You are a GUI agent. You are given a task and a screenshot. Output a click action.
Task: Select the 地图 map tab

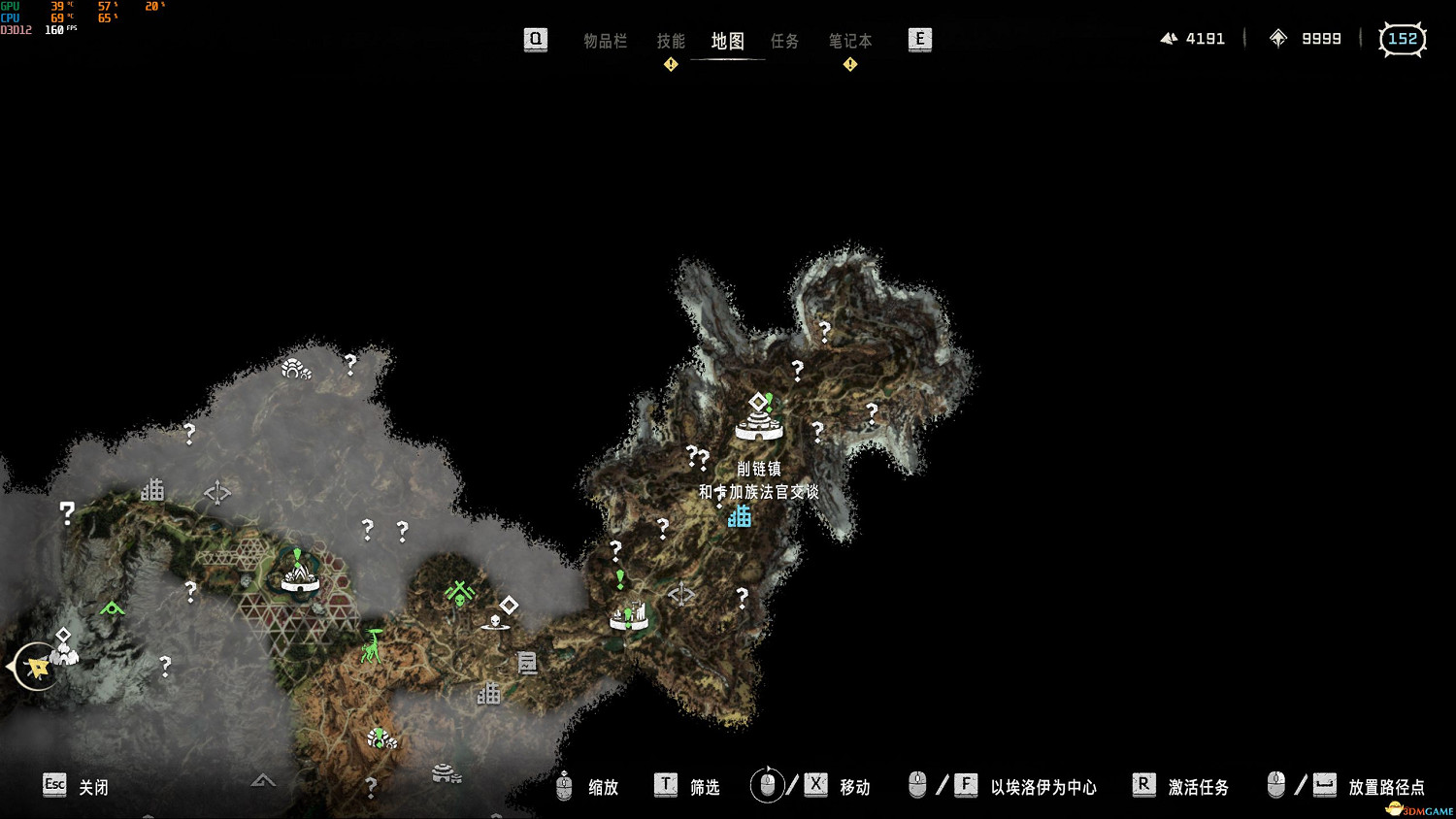(x=727, y=41)
